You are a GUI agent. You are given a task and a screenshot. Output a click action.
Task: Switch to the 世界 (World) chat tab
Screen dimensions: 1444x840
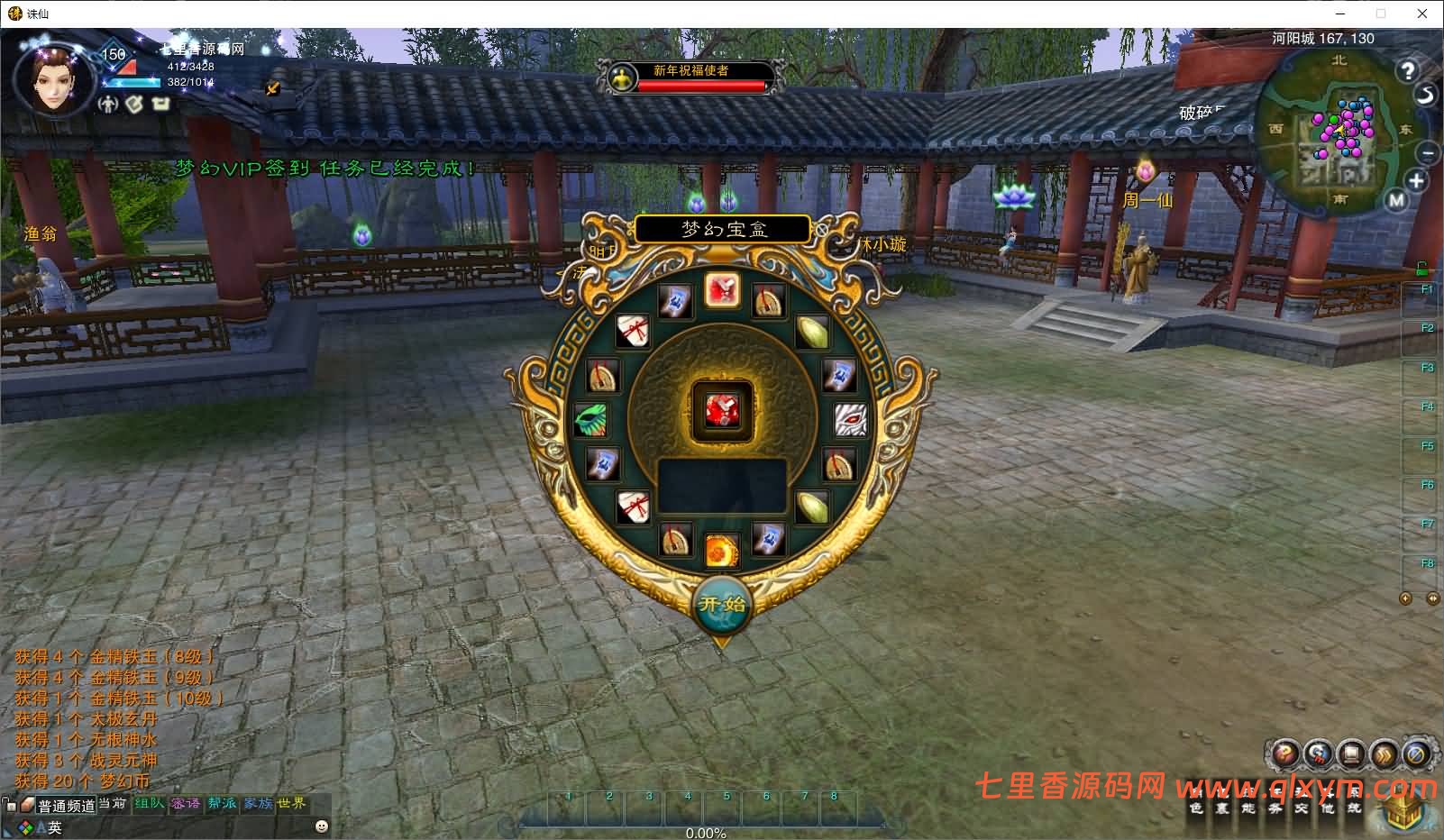coord(290,803)
